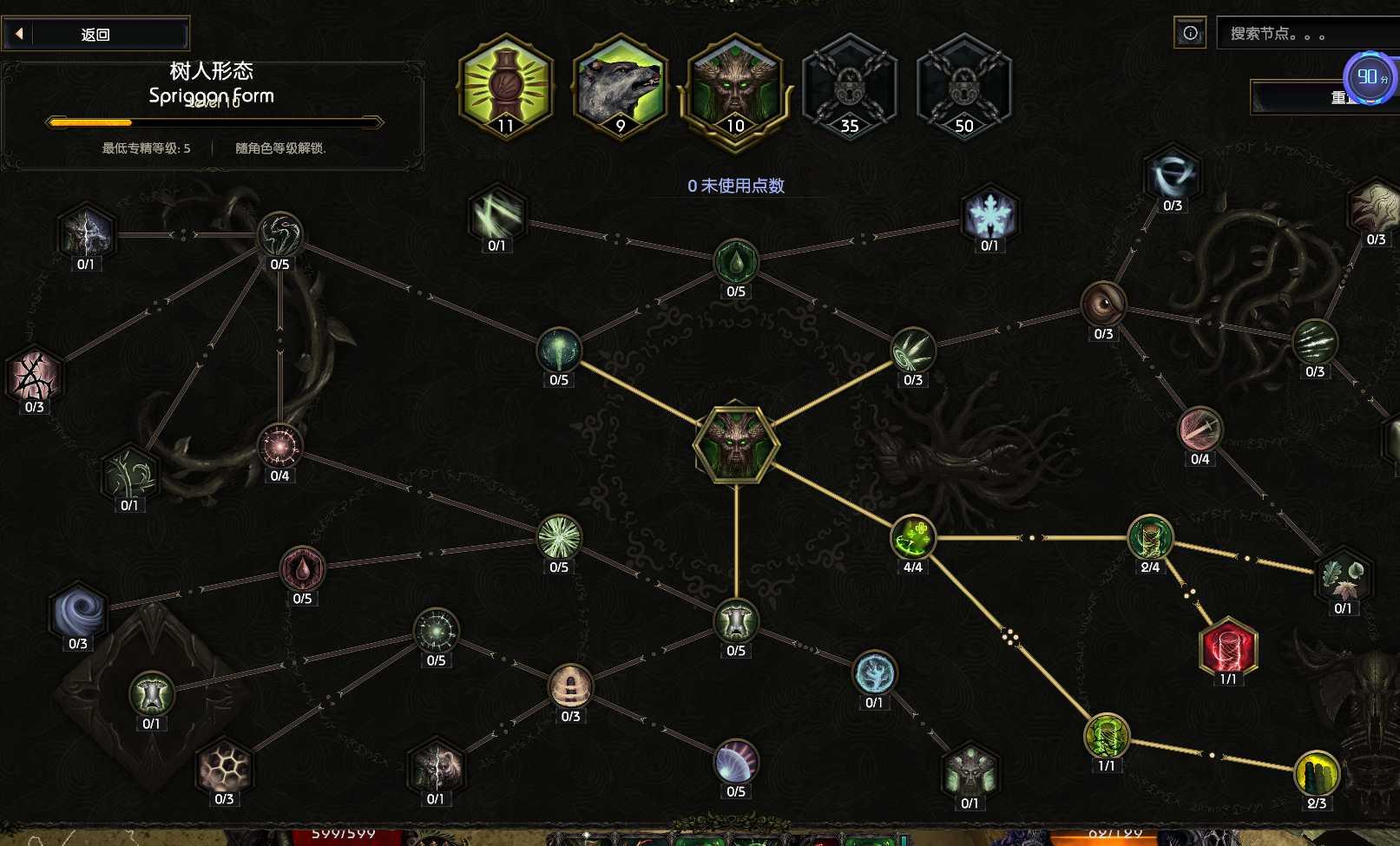Pick the honeycomb node
1400x846 pixels.
coord(224,769)
